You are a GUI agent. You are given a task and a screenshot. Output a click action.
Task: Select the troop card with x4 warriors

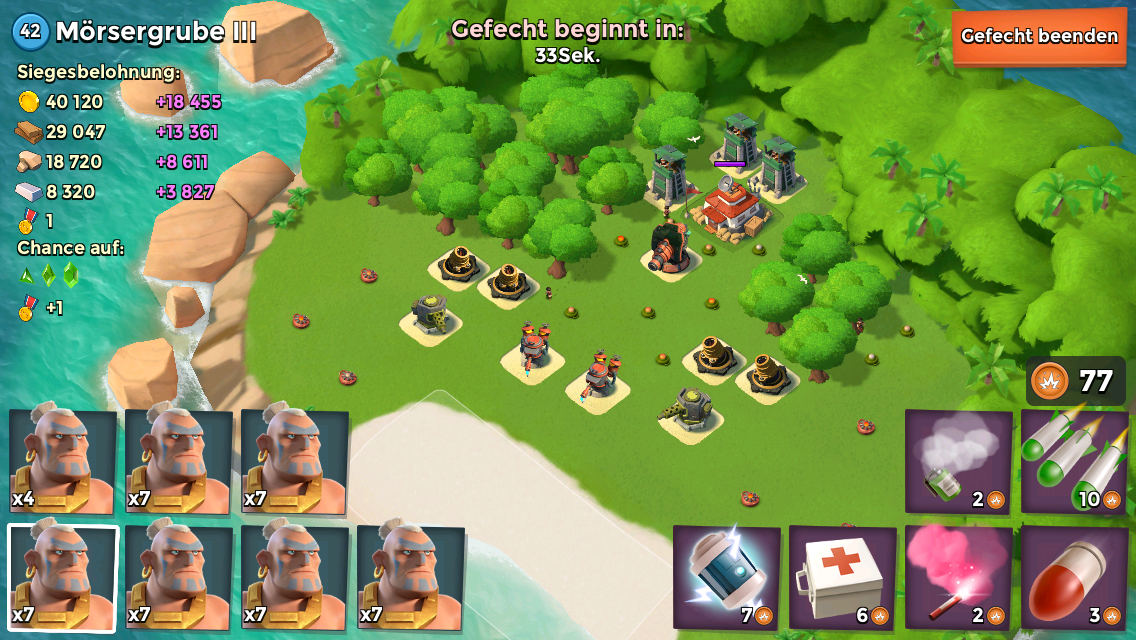pyautogui.click(x=62, y=461)
